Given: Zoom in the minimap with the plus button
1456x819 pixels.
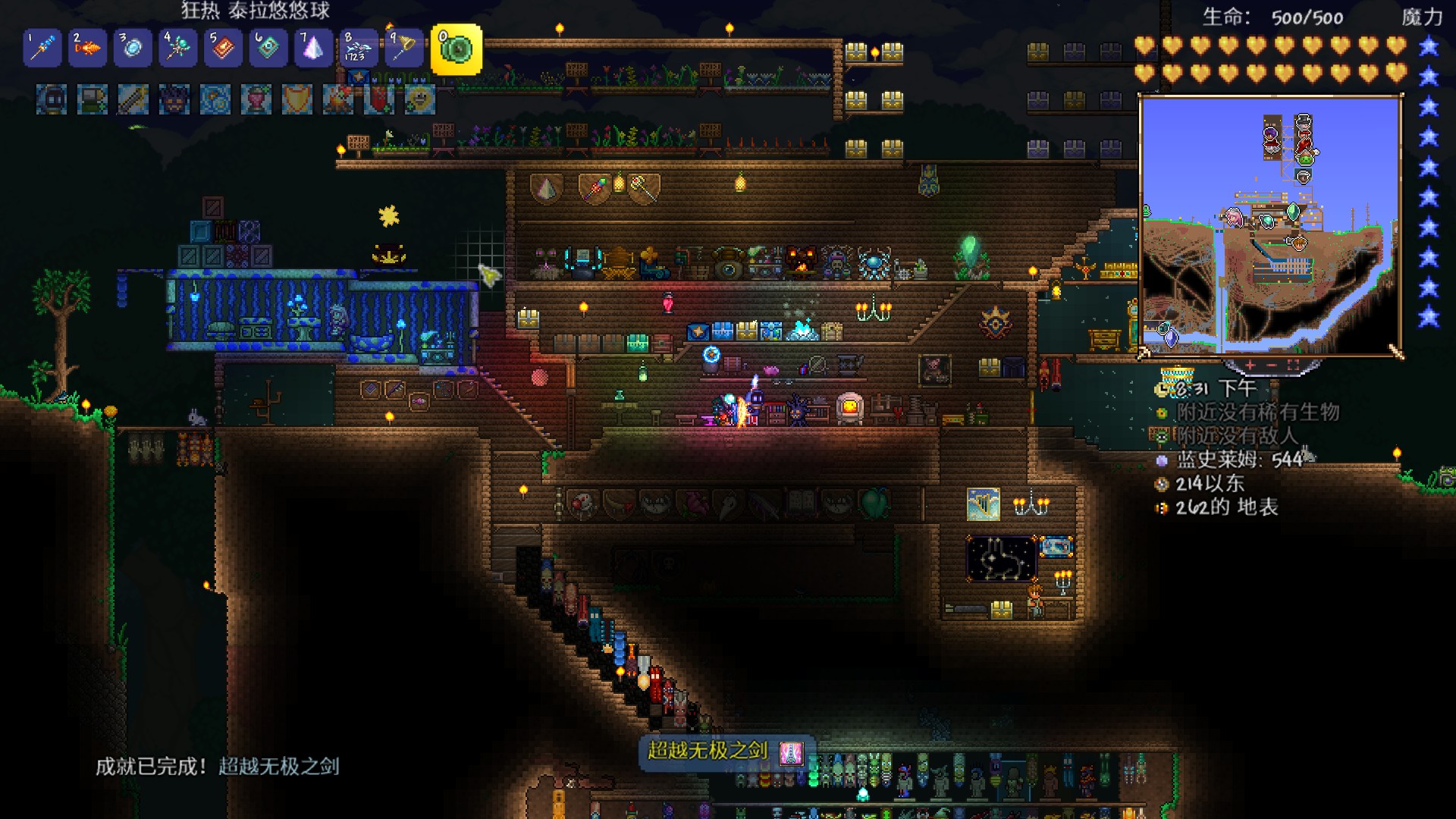Looking at the screenshot, I should [x=1250, y=366].
